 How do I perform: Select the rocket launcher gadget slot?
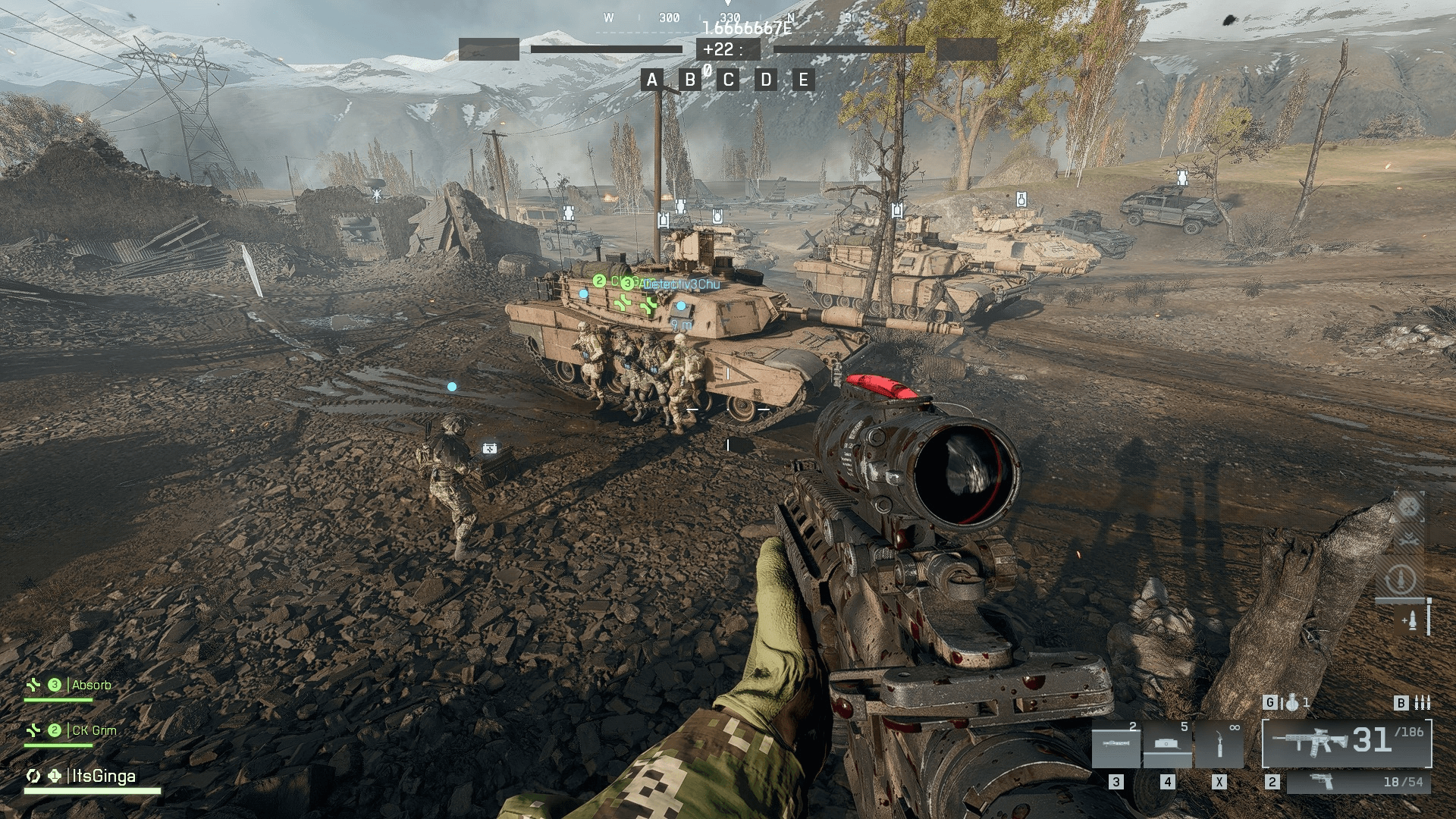click(x=1116, y=744)
